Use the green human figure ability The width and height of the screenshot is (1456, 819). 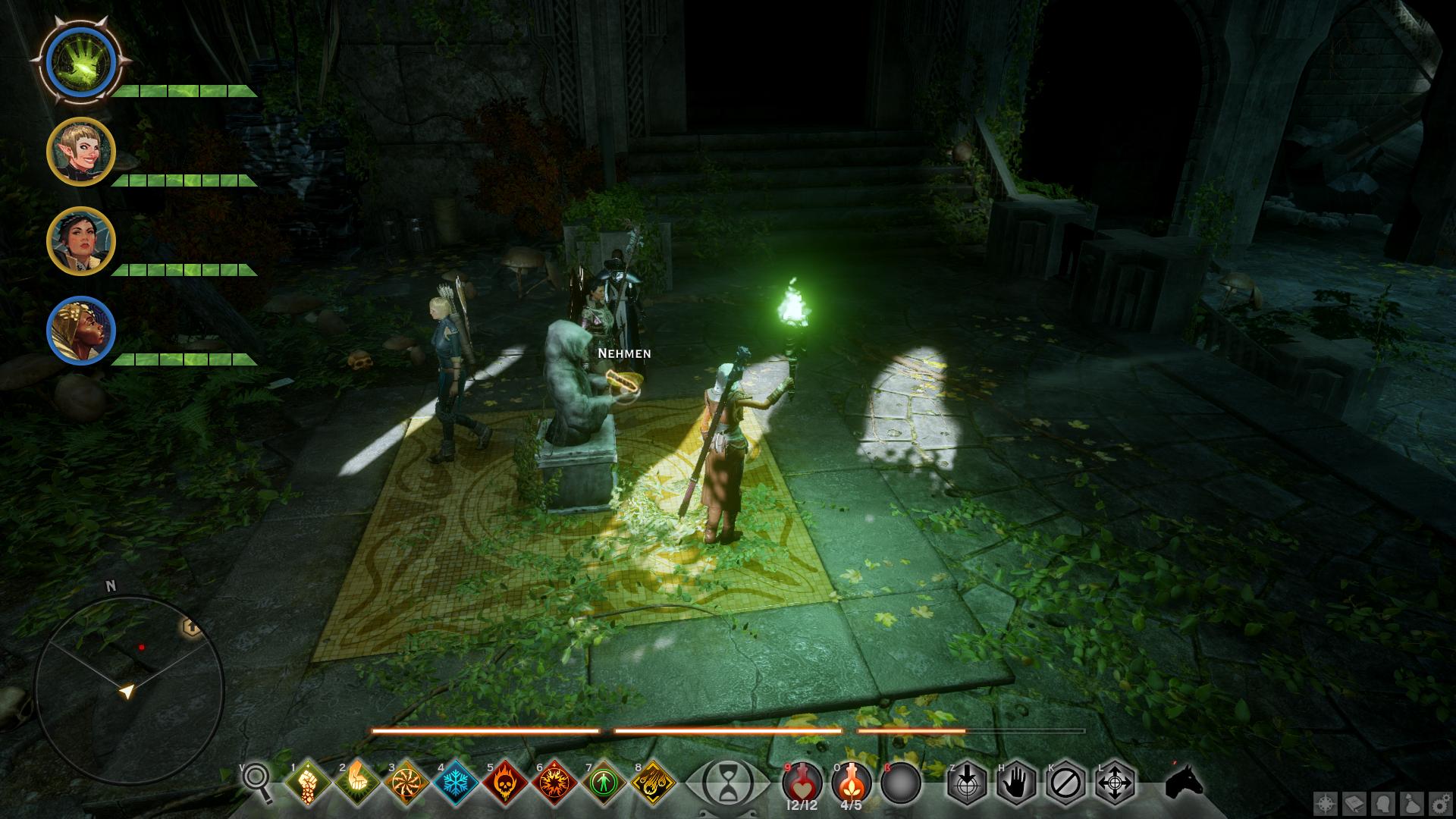pyautogui.click(x=604, y=782)
